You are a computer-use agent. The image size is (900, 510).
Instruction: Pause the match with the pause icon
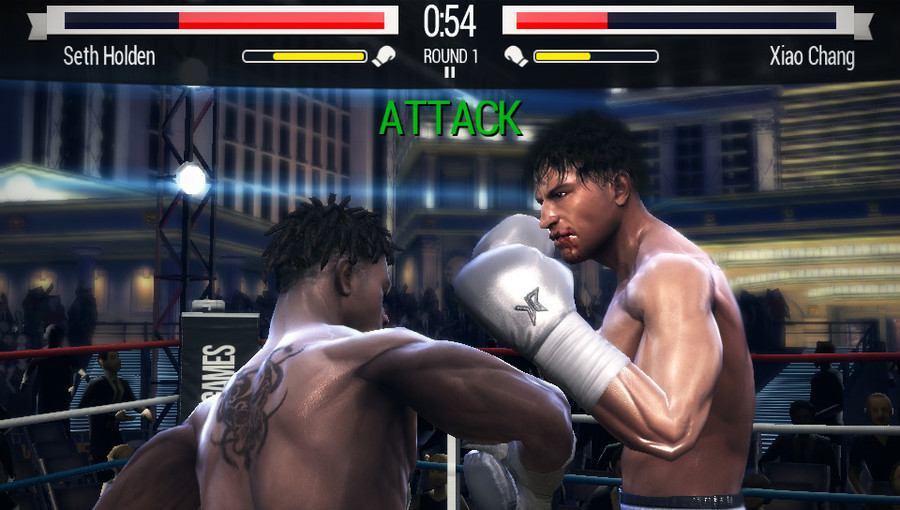(449, 72)
